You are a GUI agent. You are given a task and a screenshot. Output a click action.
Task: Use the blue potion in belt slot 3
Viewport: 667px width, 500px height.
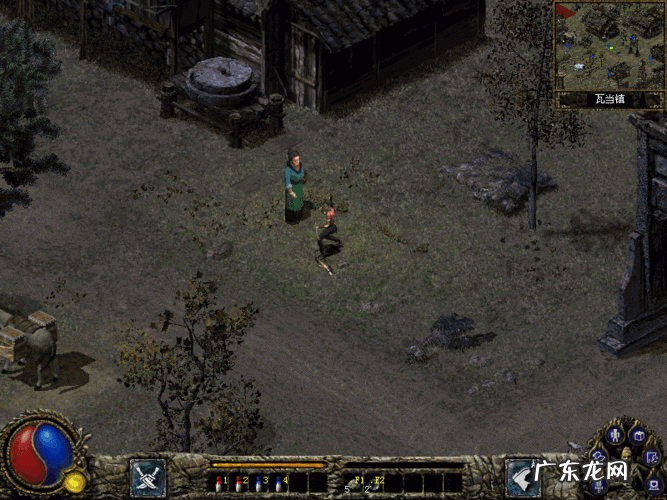258,483
